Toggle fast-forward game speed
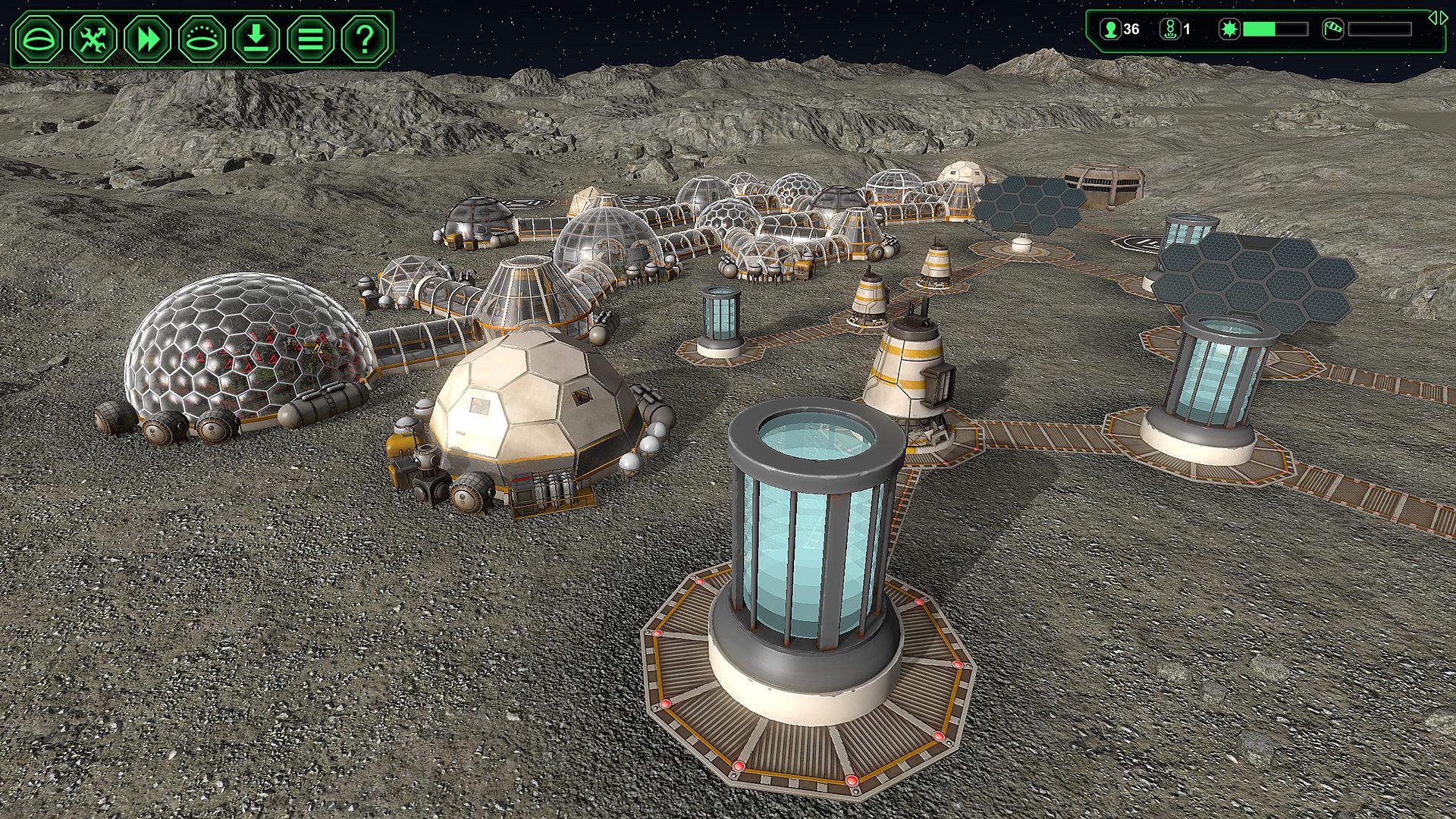Screen dimensions: 1456x819 (x=148, y=39)
